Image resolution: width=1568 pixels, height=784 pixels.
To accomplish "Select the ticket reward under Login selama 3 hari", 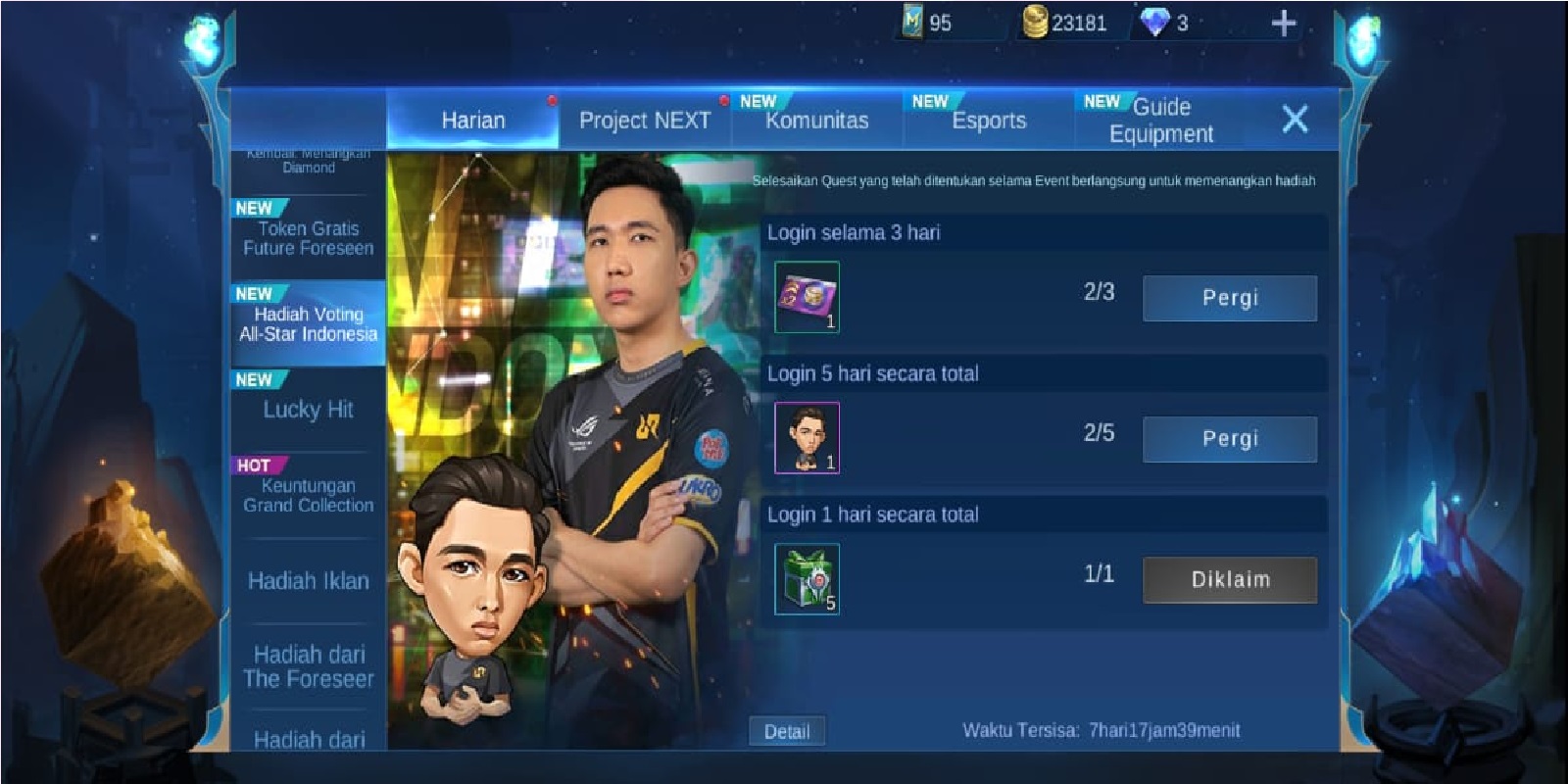I will 807,296.
